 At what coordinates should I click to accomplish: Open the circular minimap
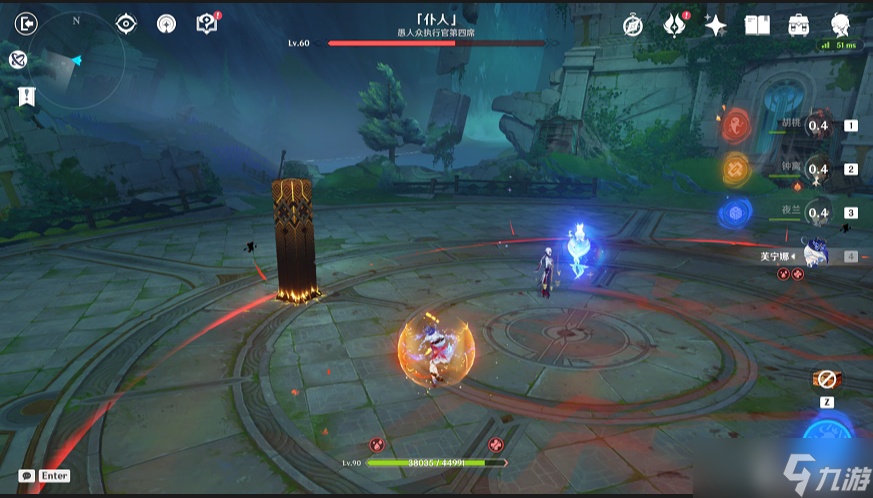tap(76, 60)
